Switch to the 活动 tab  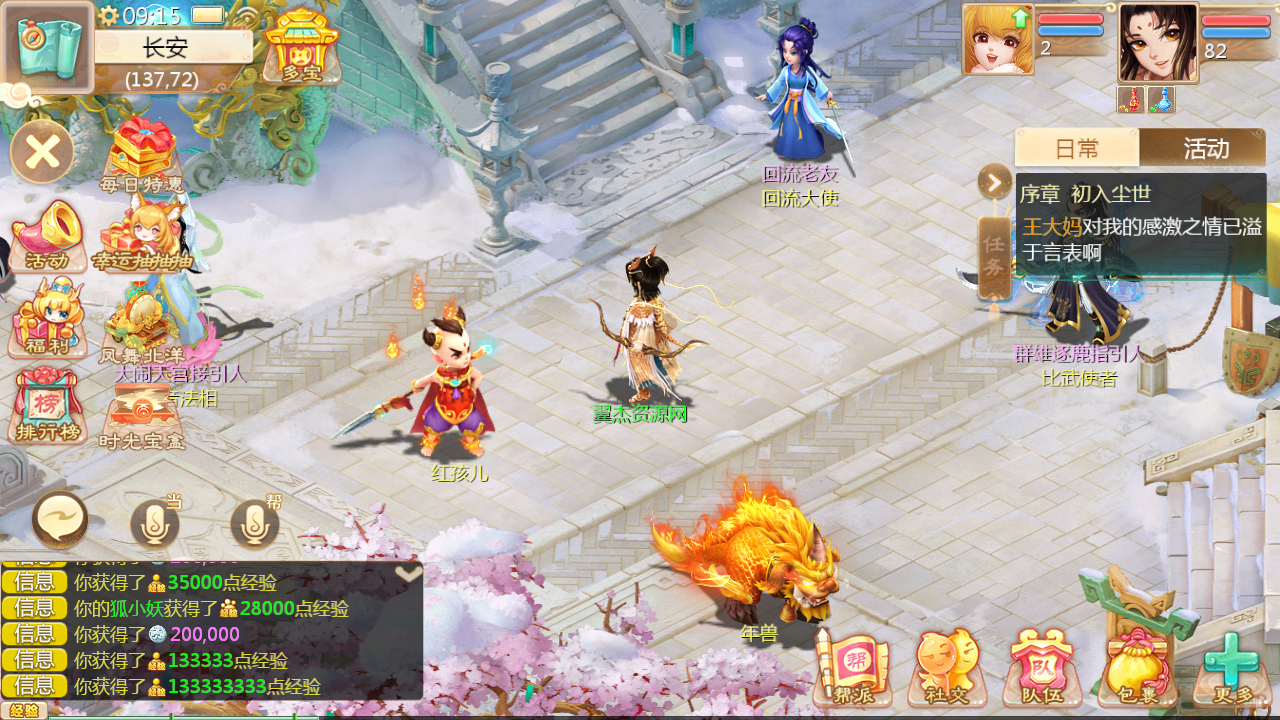(1205, 148)
